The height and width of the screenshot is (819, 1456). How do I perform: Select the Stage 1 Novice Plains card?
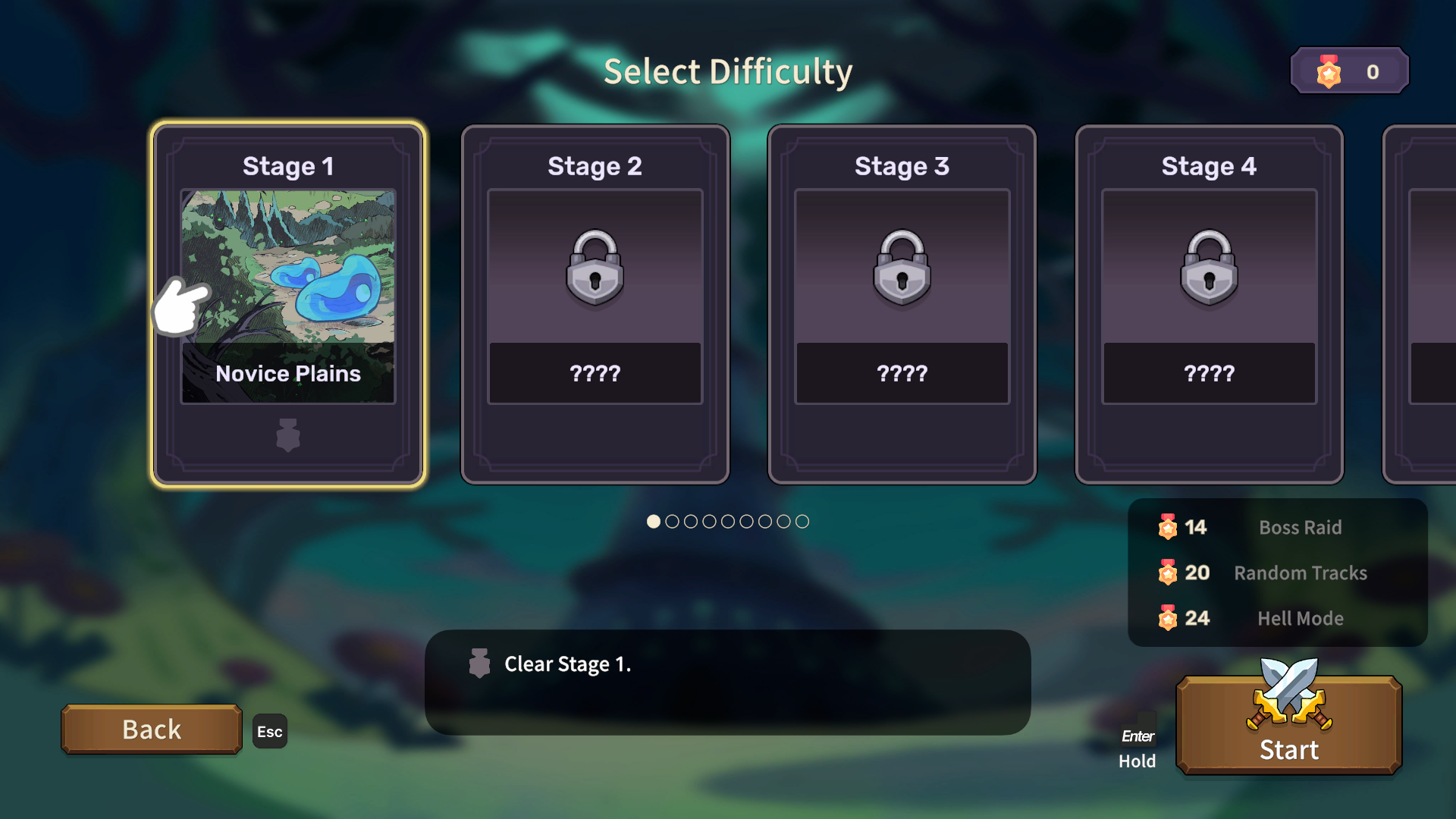[288, 303]
